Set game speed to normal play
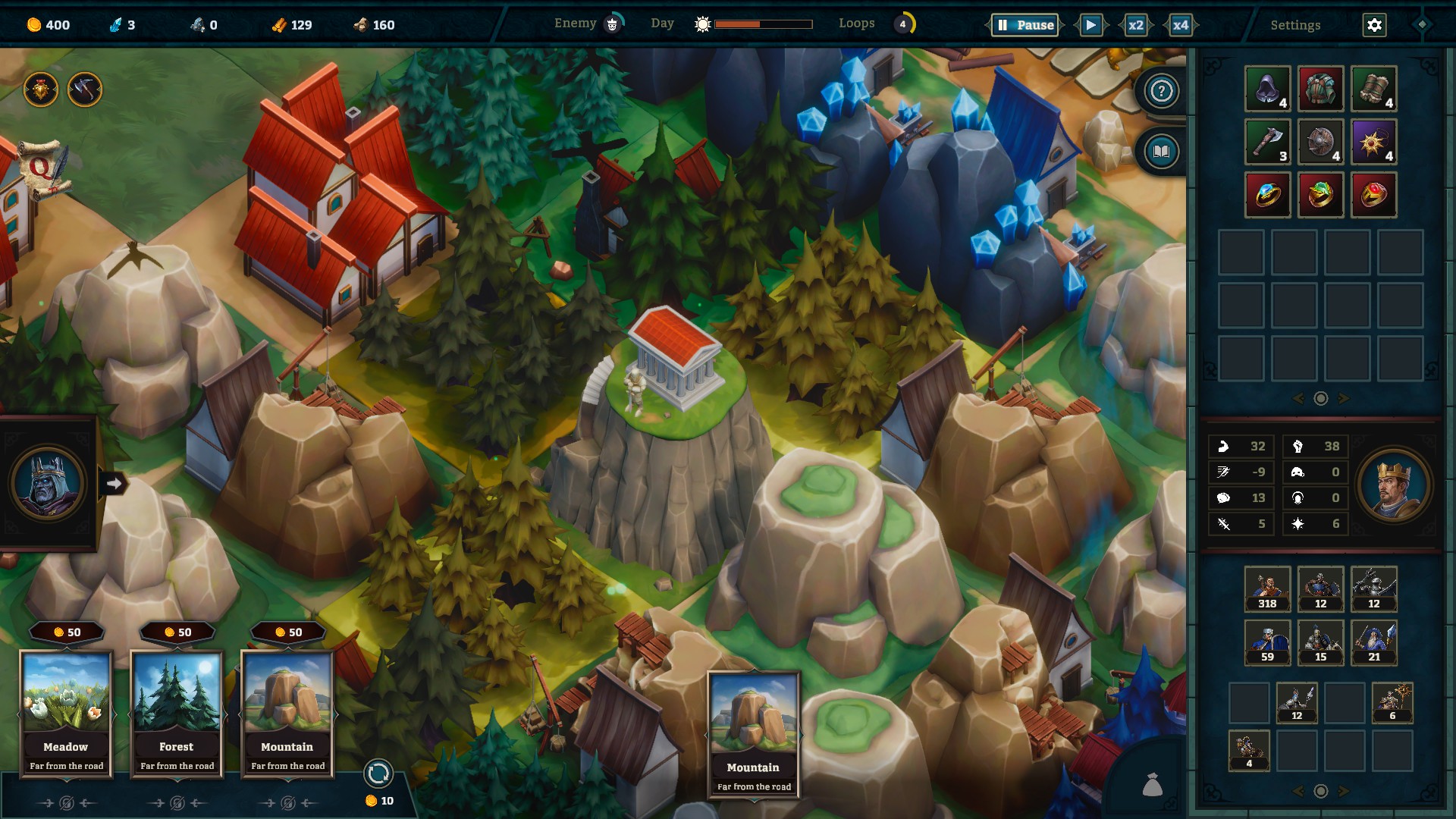The image size is (1456, 819). coord(1090,25)
